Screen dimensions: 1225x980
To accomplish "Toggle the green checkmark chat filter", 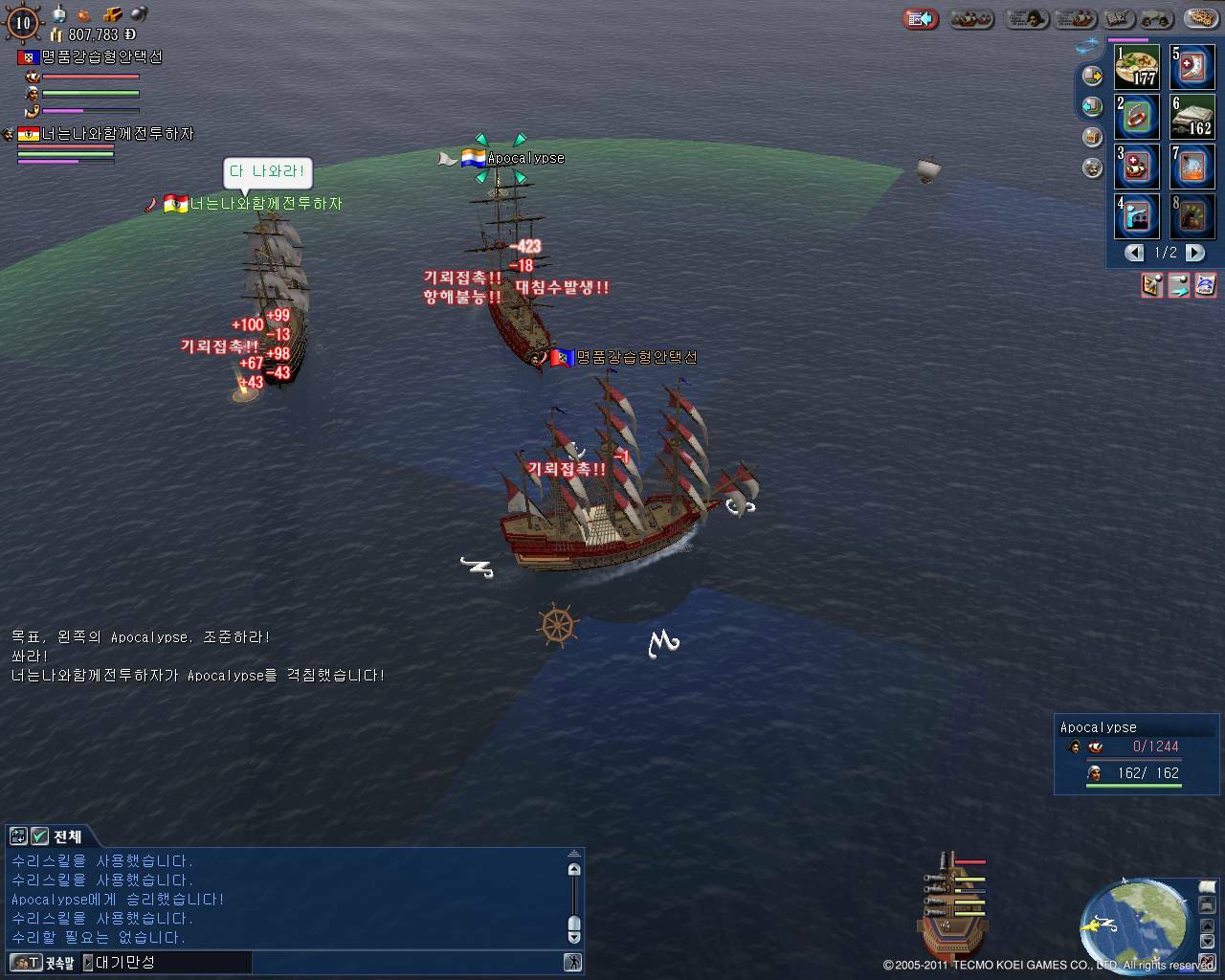I will (x=39, y=836).
